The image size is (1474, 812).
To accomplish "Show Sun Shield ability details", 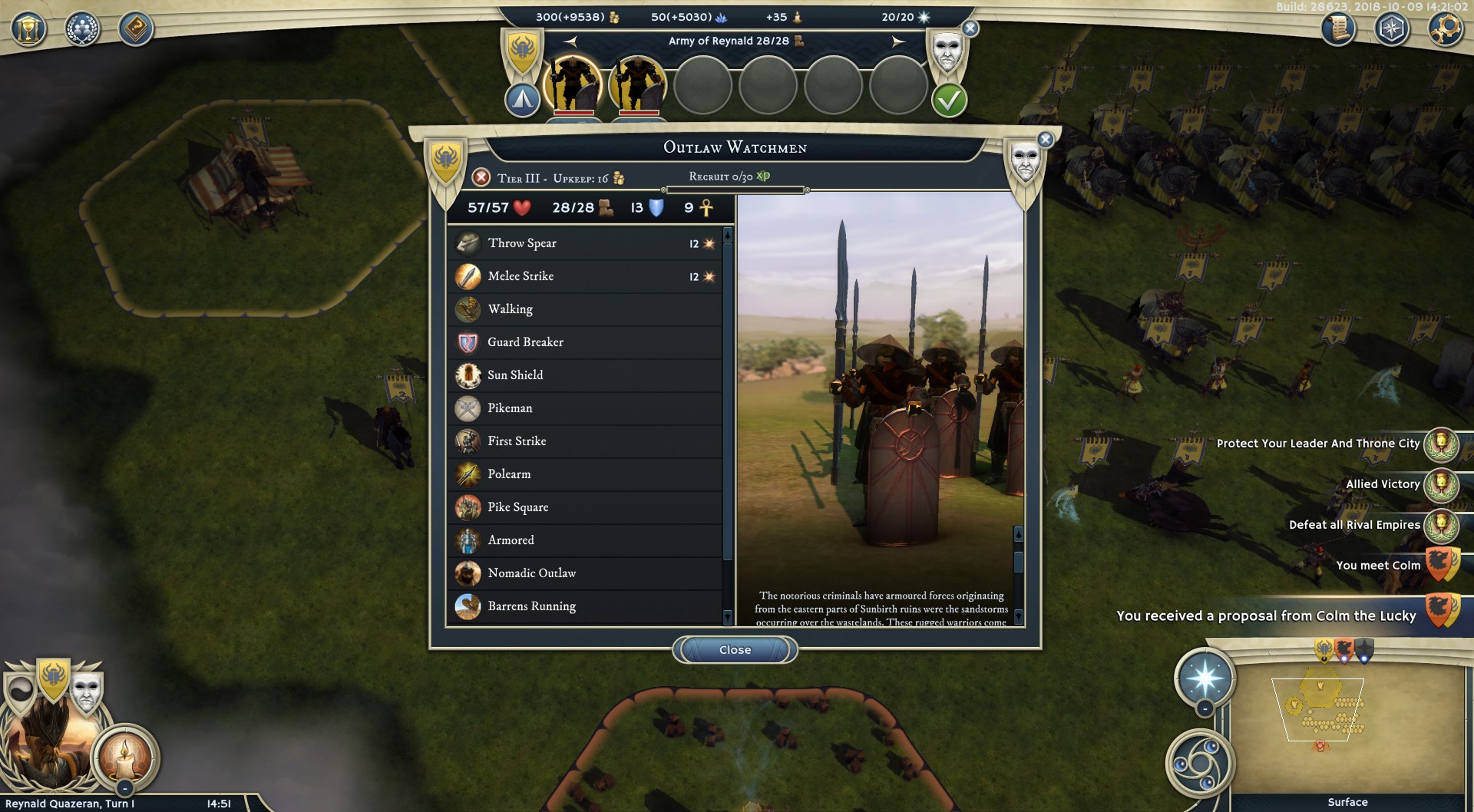I will coord(585,375).
